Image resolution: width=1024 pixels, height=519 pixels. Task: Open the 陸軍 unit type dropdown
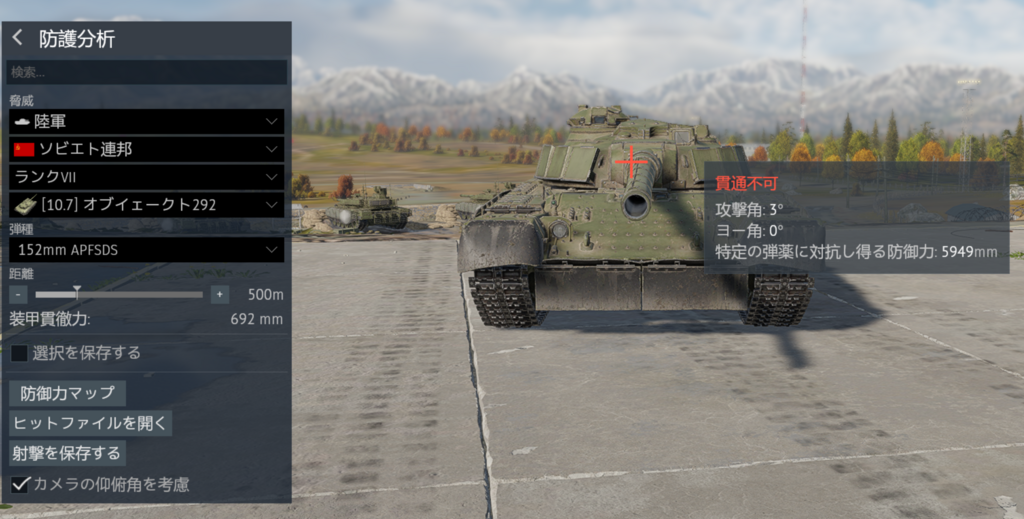146,121
